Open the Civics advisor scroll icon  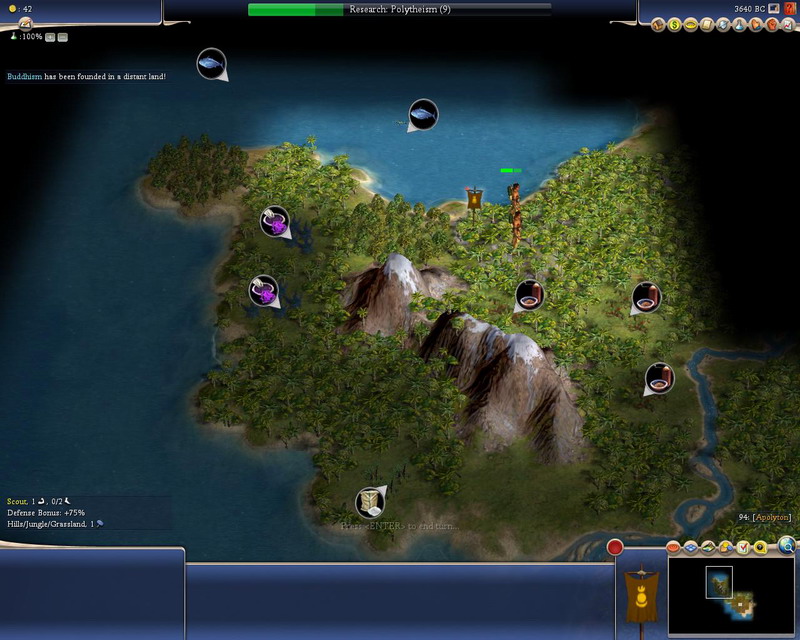[707, 24]
